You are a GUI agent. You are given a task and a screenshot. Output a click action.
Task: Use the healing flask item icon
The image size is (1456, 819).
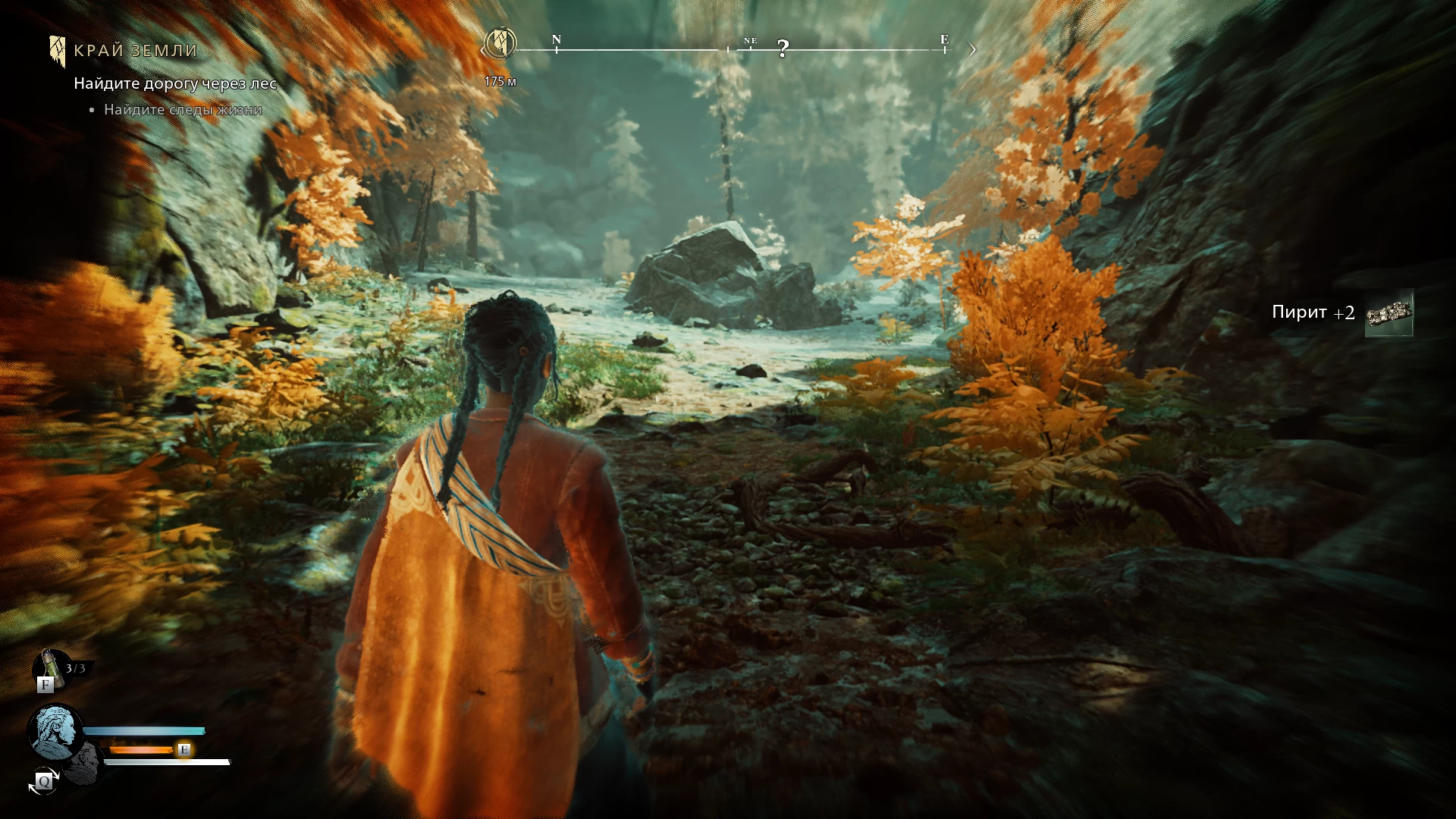[50, 667]
